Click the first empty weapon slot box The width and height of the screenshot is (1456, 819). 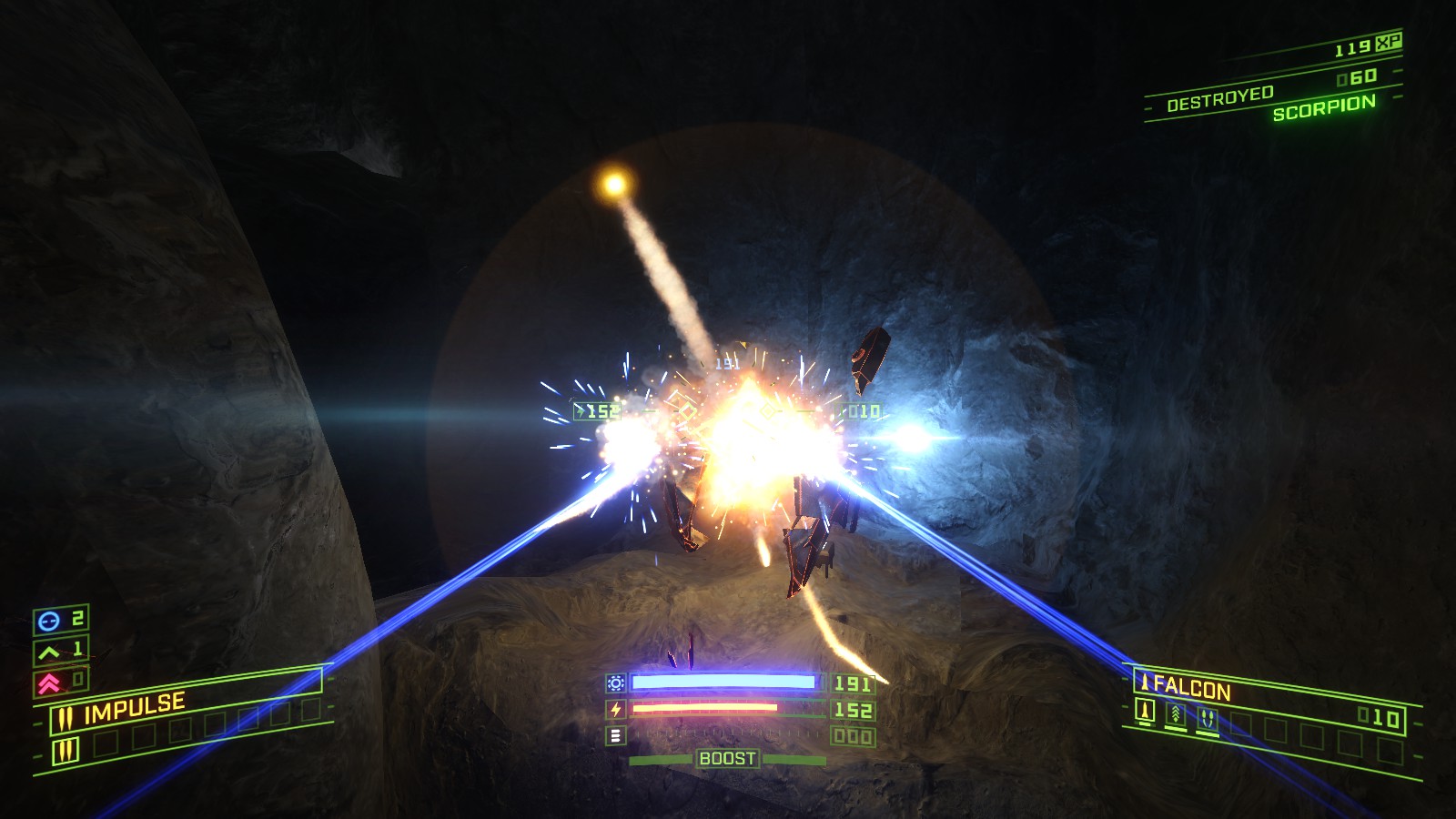point(106,742)
